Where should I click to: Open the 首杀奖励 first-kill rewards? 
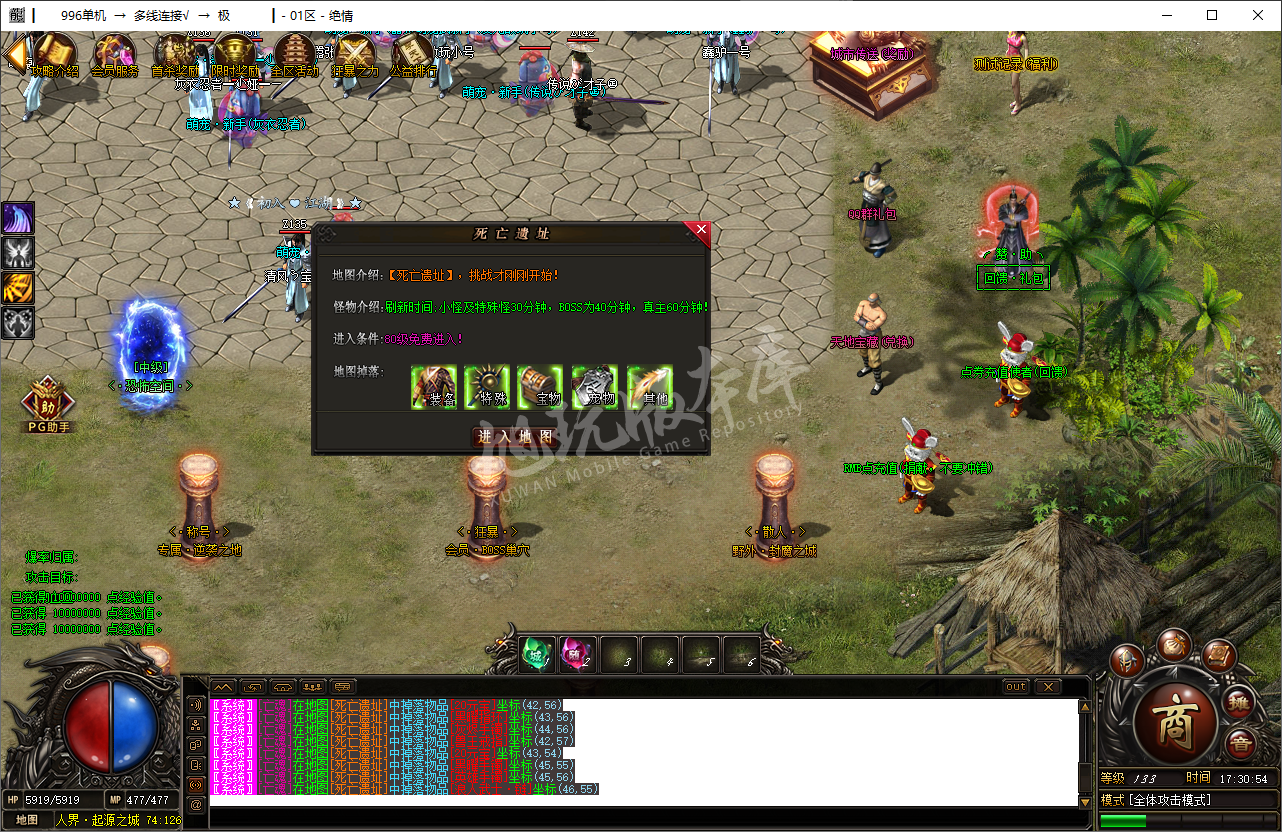[x=175, y=53]
